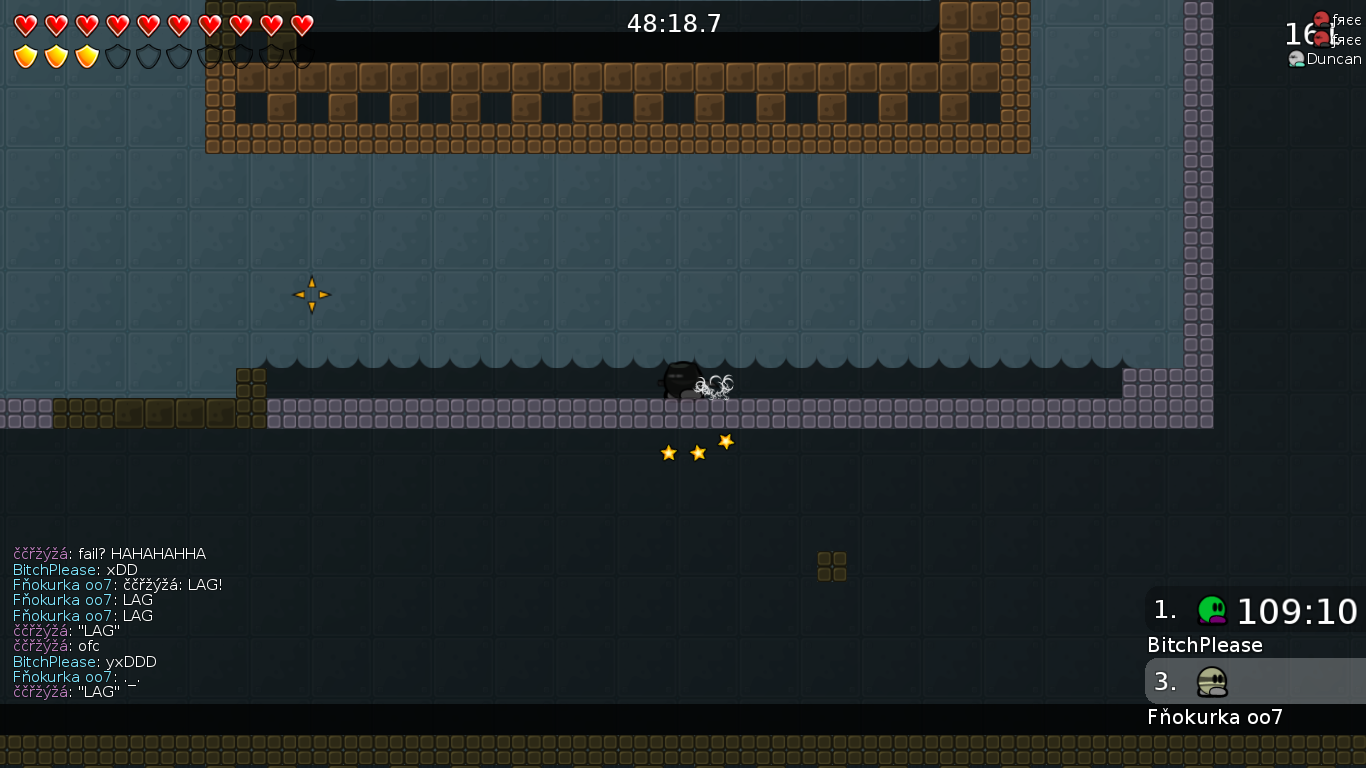This screenshot has height=768, width=1366.
Task: Click the name BitchPleasé under first place
Action: pos(1204,645)
